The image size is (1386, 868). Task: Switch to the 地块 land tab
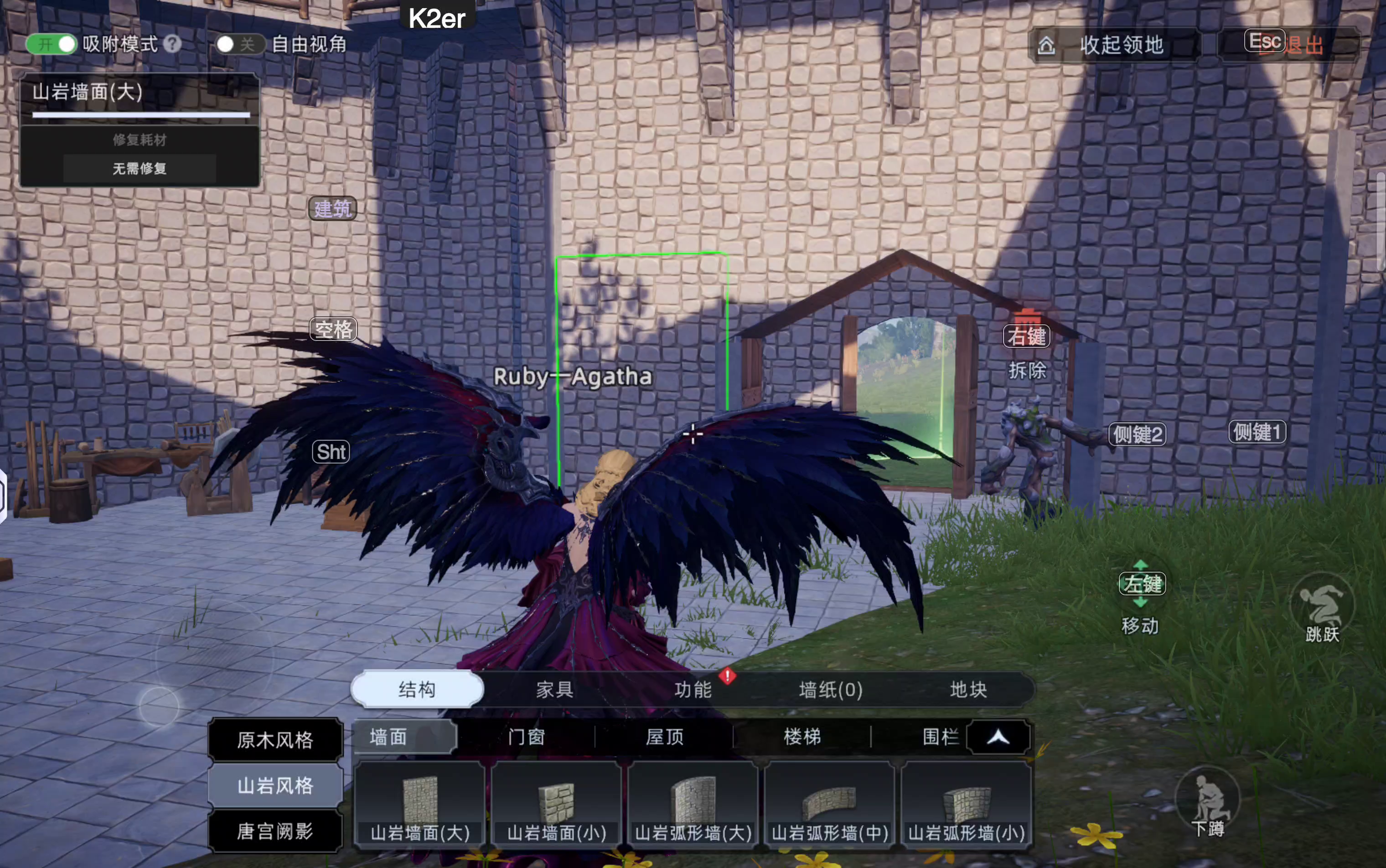(968, 689)
